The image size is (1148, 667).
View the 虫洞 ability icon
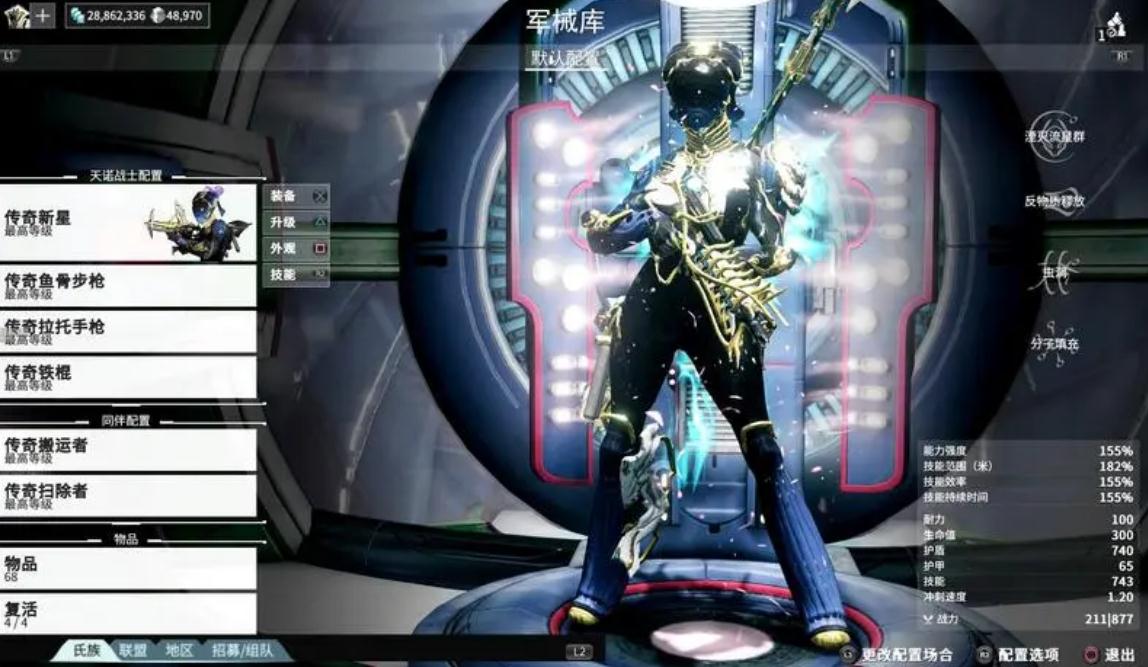pyautogui.click(x=1056, y=271)
